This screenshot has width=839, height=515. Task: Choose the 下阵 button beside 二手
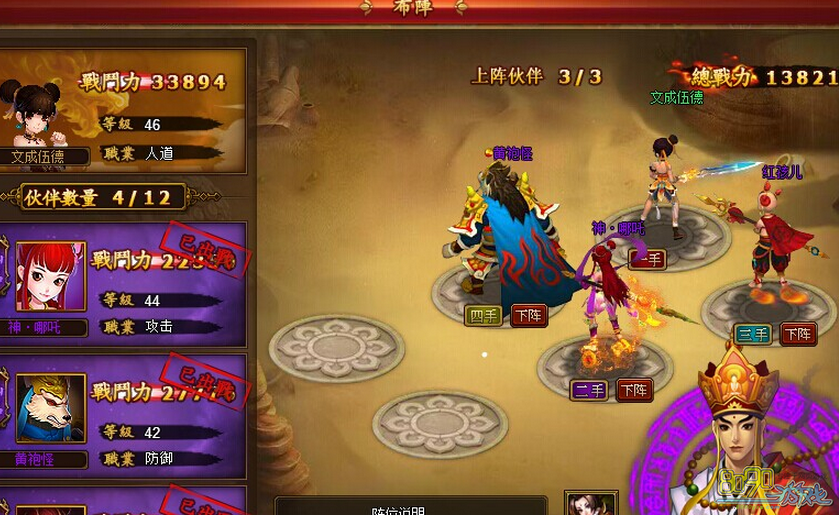click(634, 390)
